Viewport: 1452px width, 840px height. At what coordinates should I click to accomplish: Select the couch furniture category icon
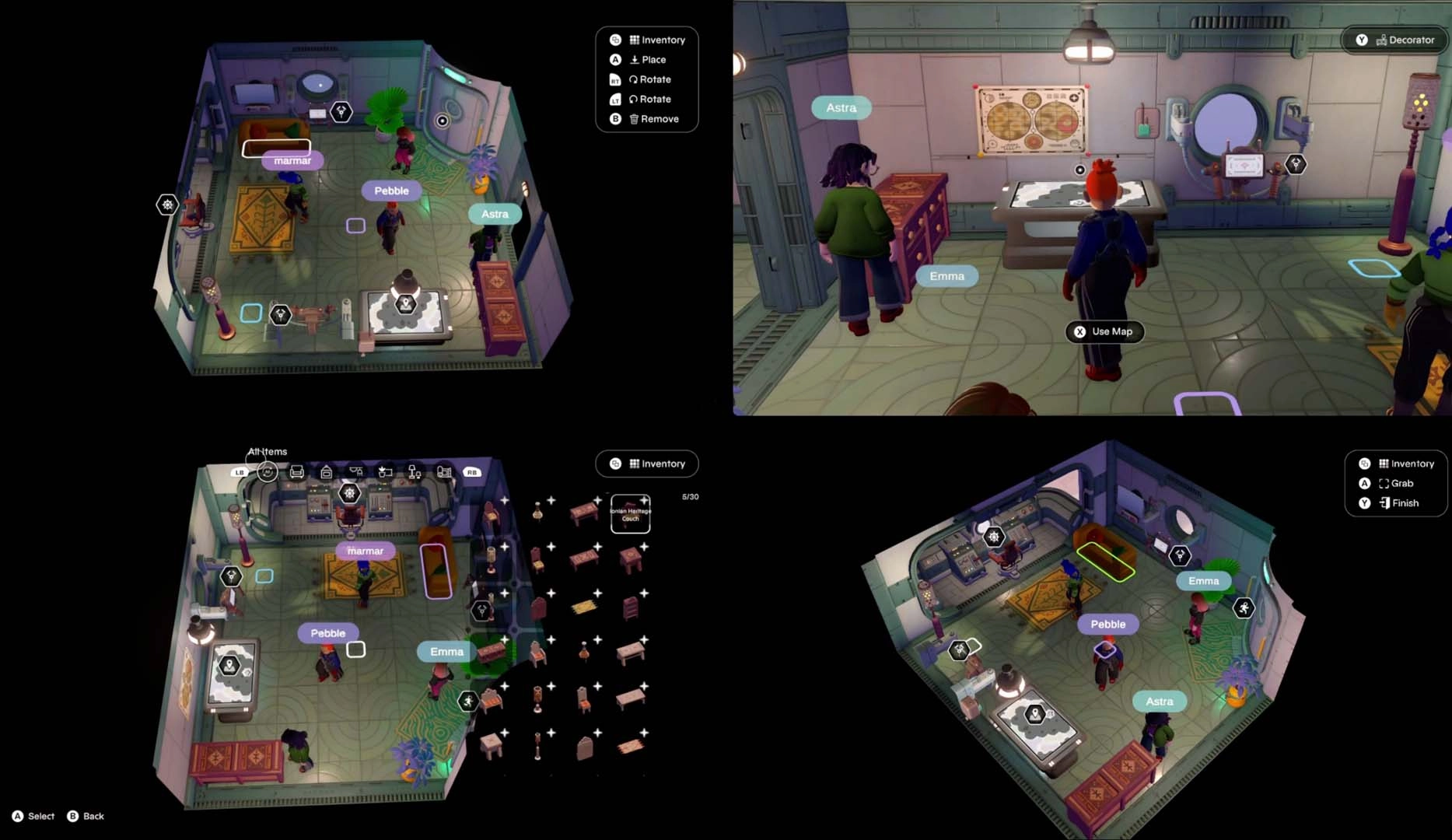297,471
